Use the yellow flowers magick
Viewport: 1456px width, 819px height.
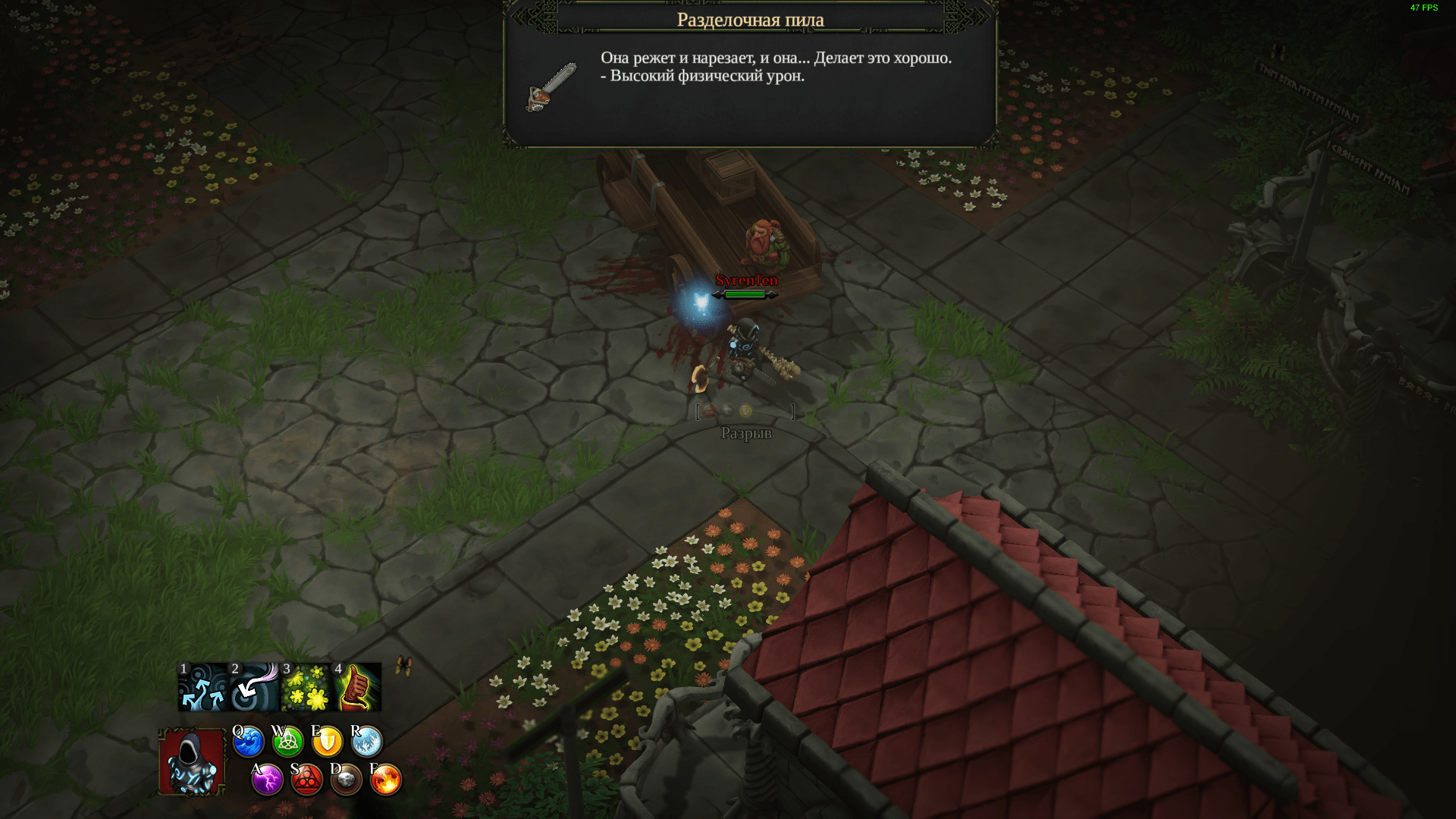306,687
